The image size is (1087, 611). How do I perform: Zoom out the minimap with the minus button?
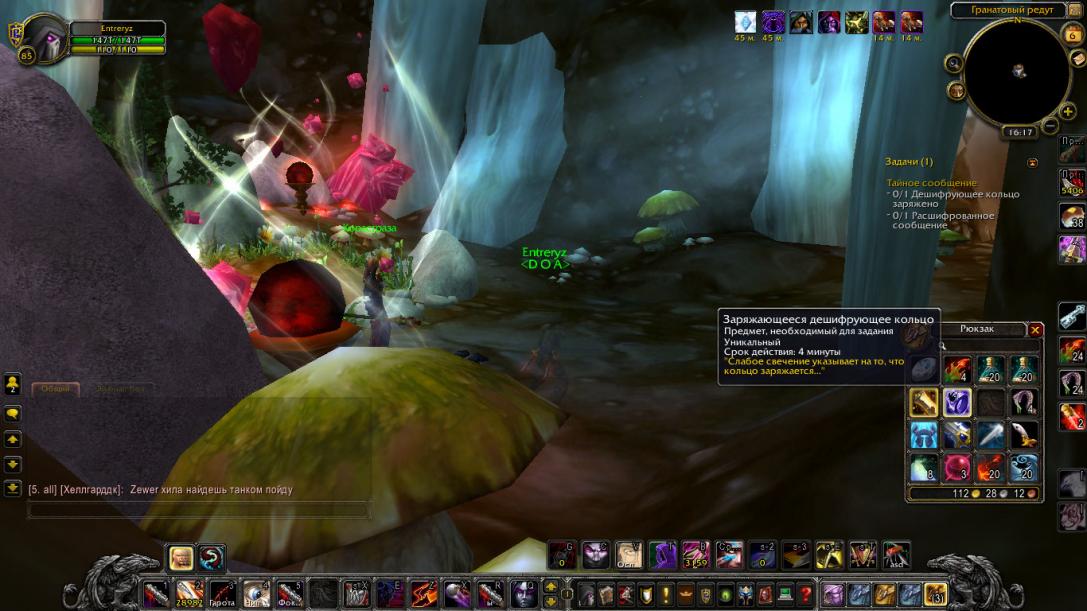pos(1050,126)
